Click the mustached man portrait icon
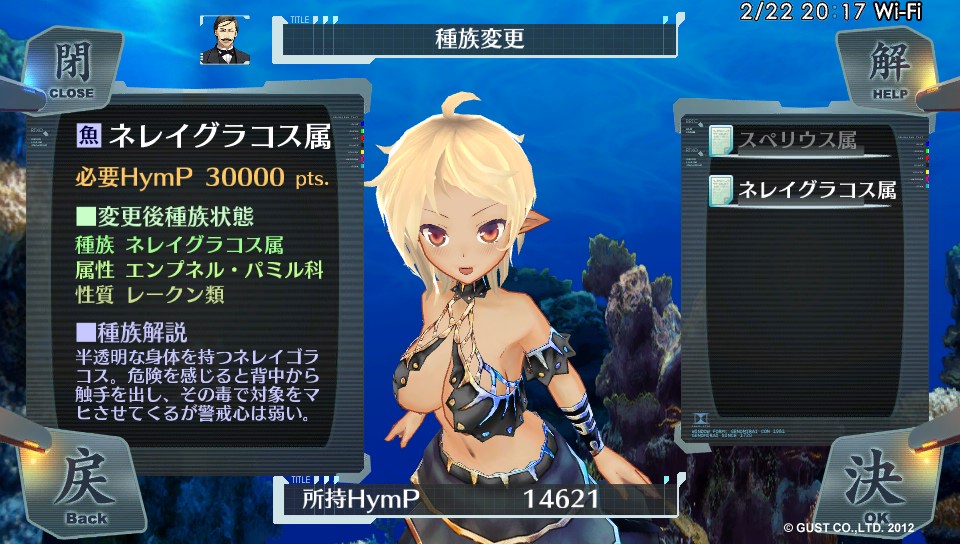This screenshot has width=960, height=544. tap(224, 40)
